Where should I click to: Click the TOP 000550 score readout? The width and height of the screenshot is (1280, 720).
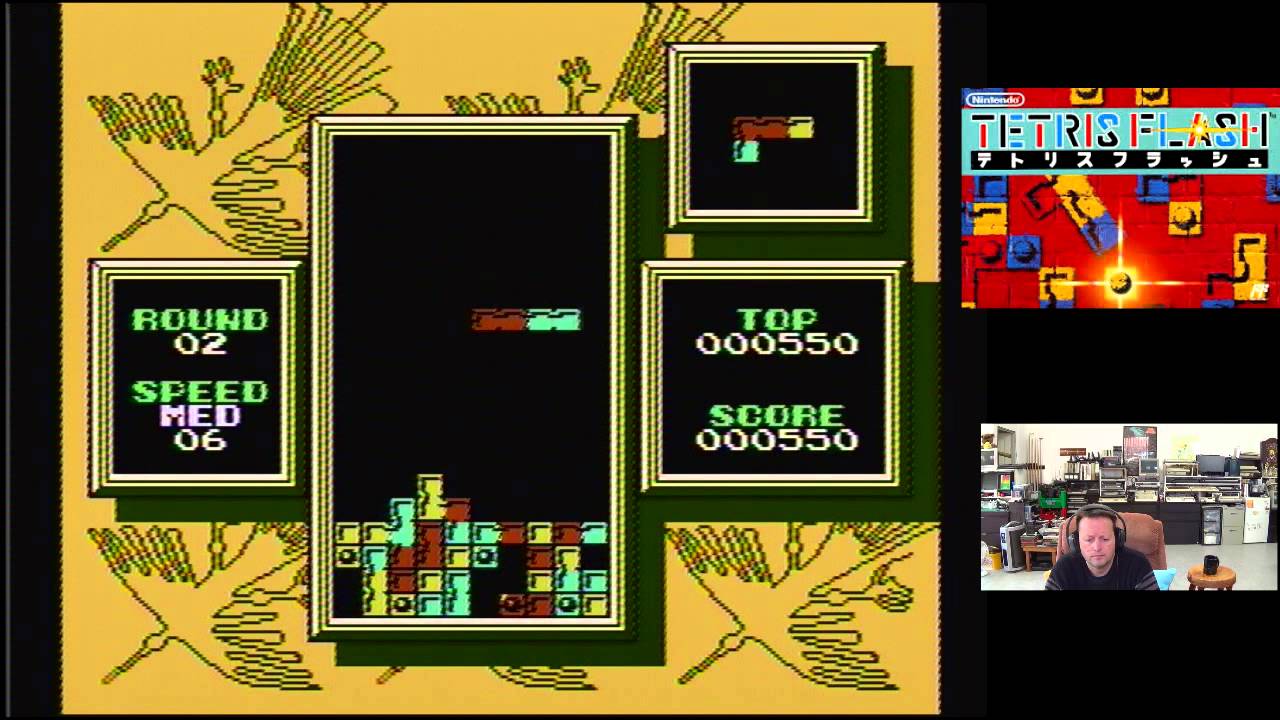coord(777,332)
